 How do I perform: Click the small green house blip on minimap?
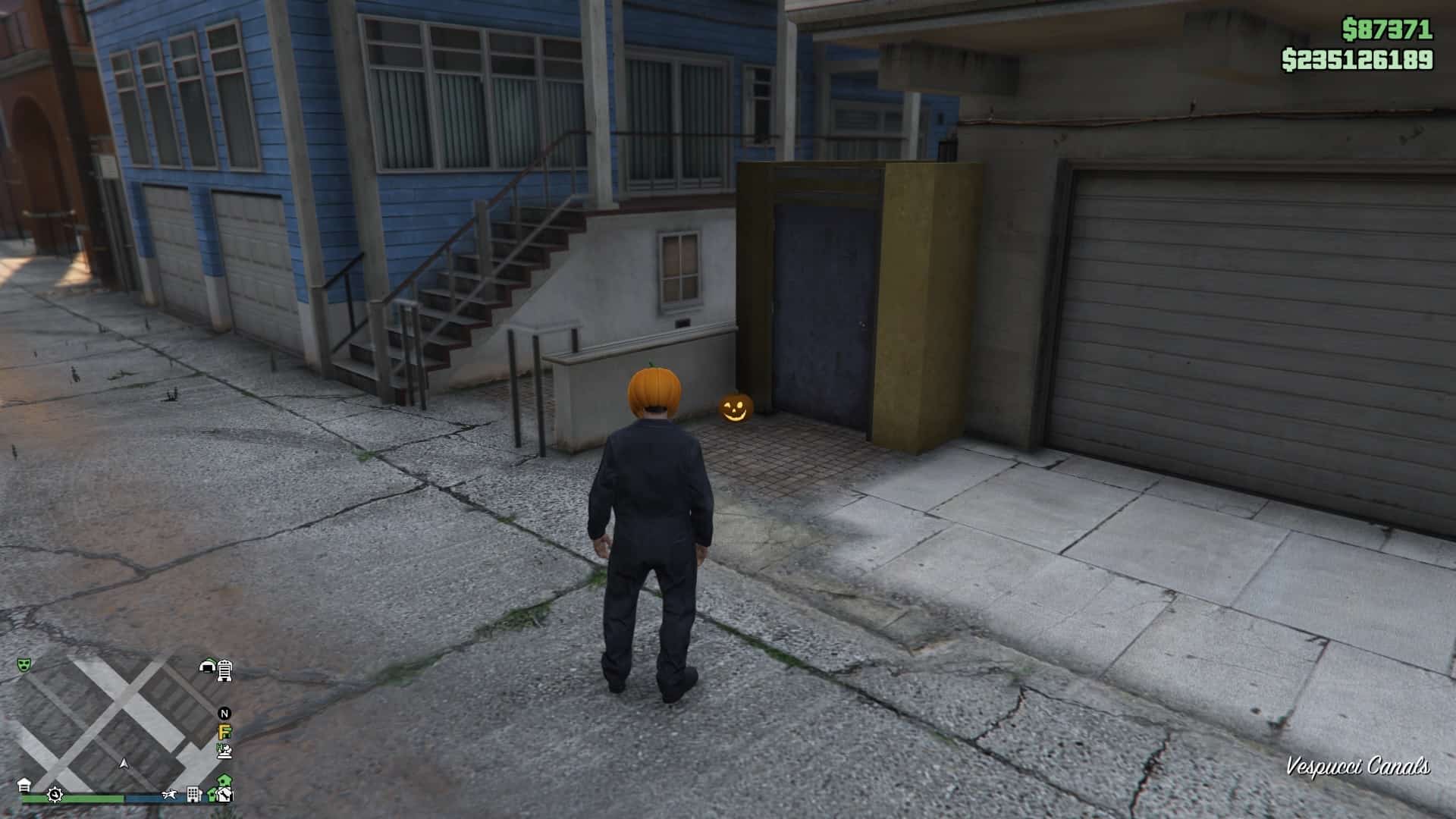(x=212, y=795)
